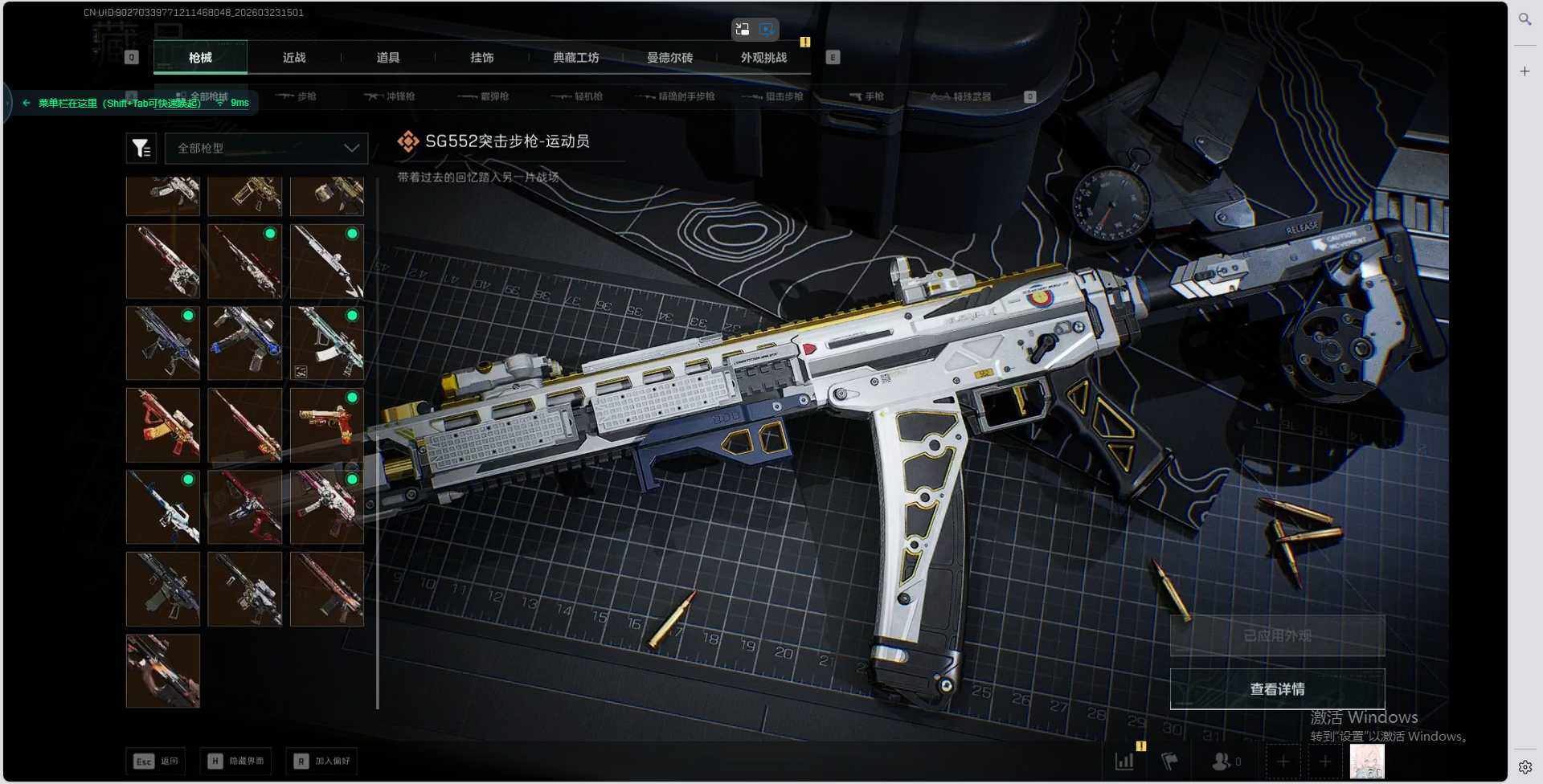Switch to the 曼德尔砖 tab
This screenshot has width=1543, height=784.
[669, 58]
